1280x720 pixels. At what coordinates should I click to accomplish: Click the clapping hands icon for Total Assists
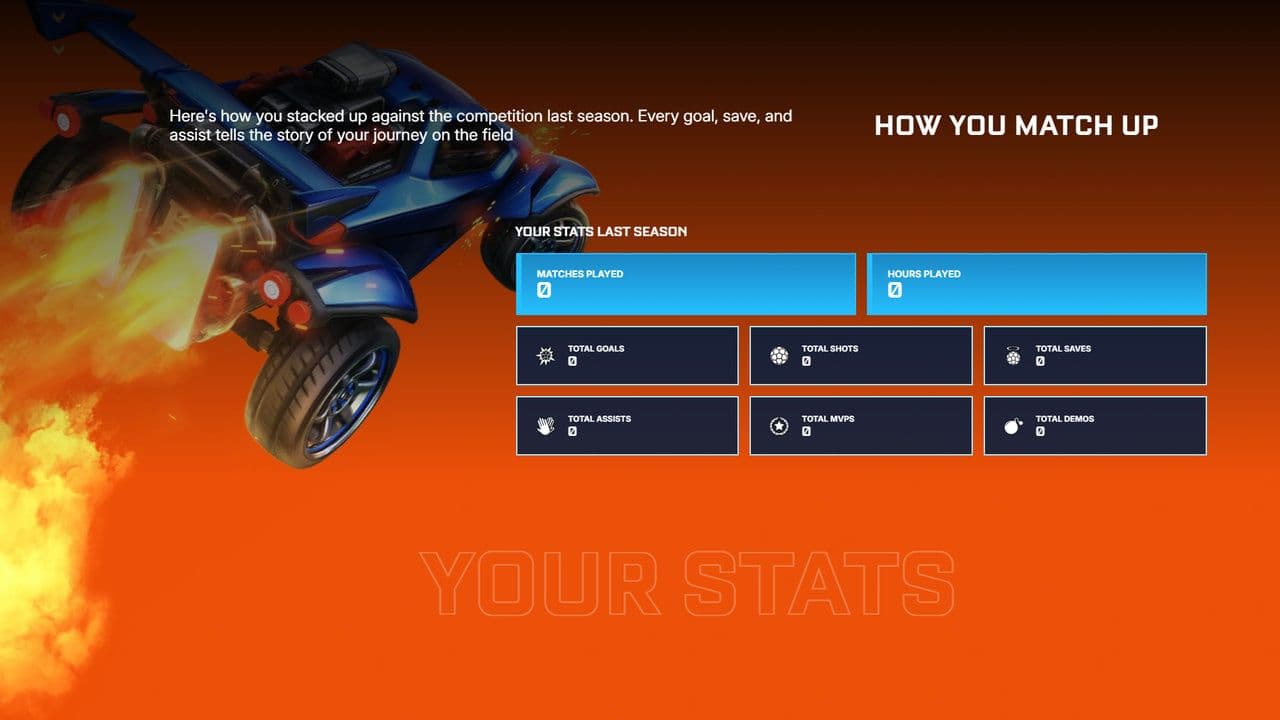[544, 425]
